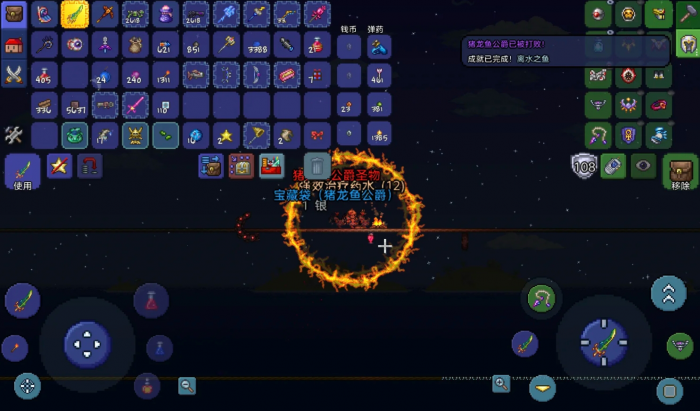Click the red magnet quick-stack button
700x411 pixels.
90,166
